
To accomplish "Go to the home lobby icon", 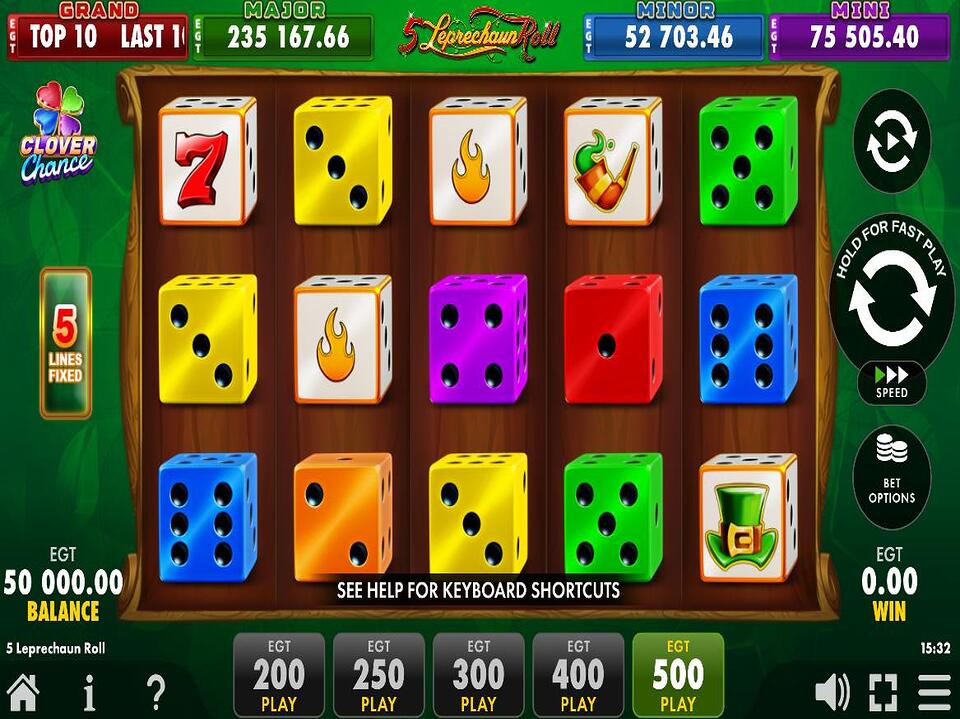I will point(23,692).
